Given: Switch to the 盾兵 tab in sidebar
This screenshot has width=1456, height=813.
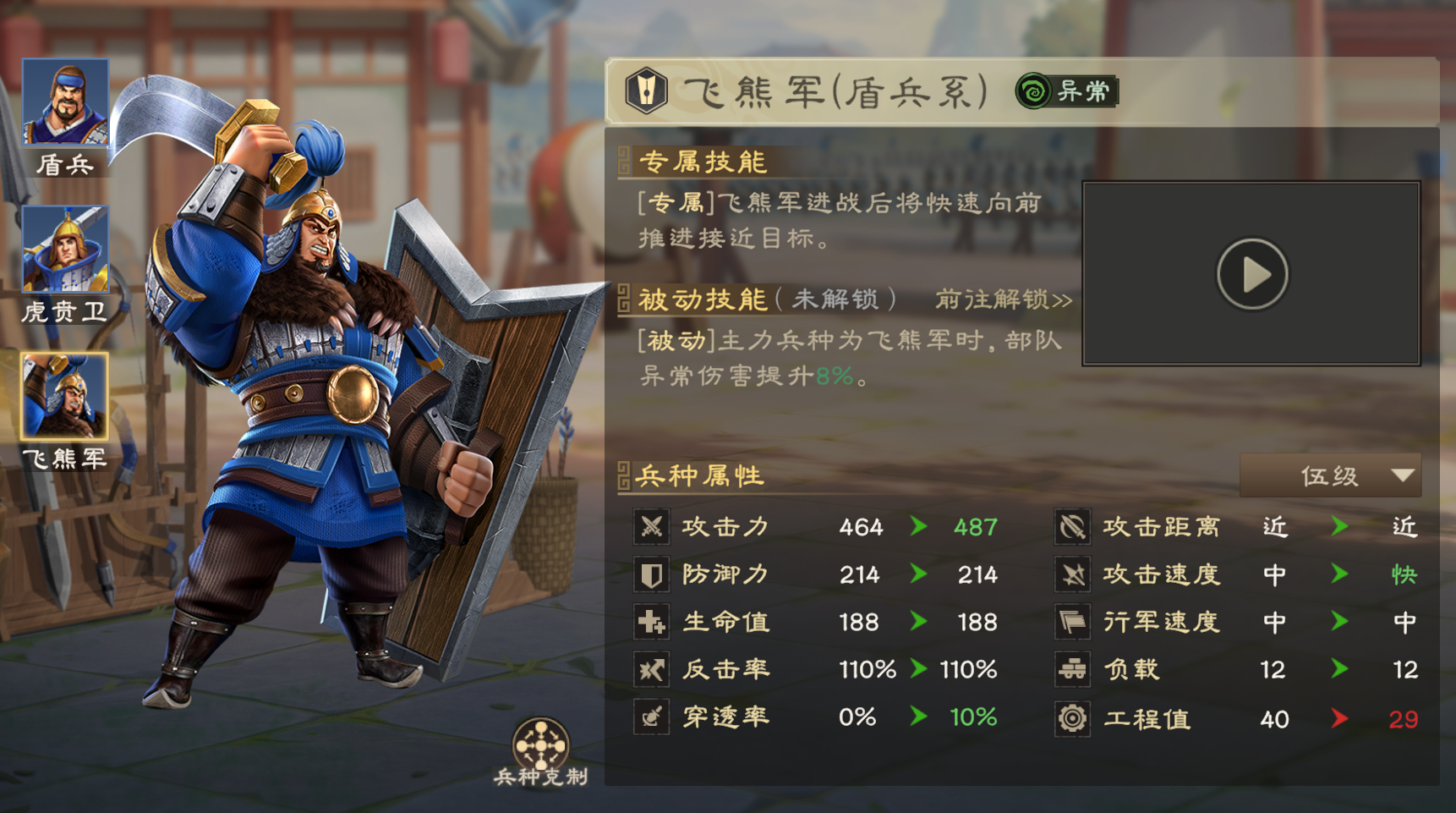Looking at the screenshot, I should pos(65,102).
